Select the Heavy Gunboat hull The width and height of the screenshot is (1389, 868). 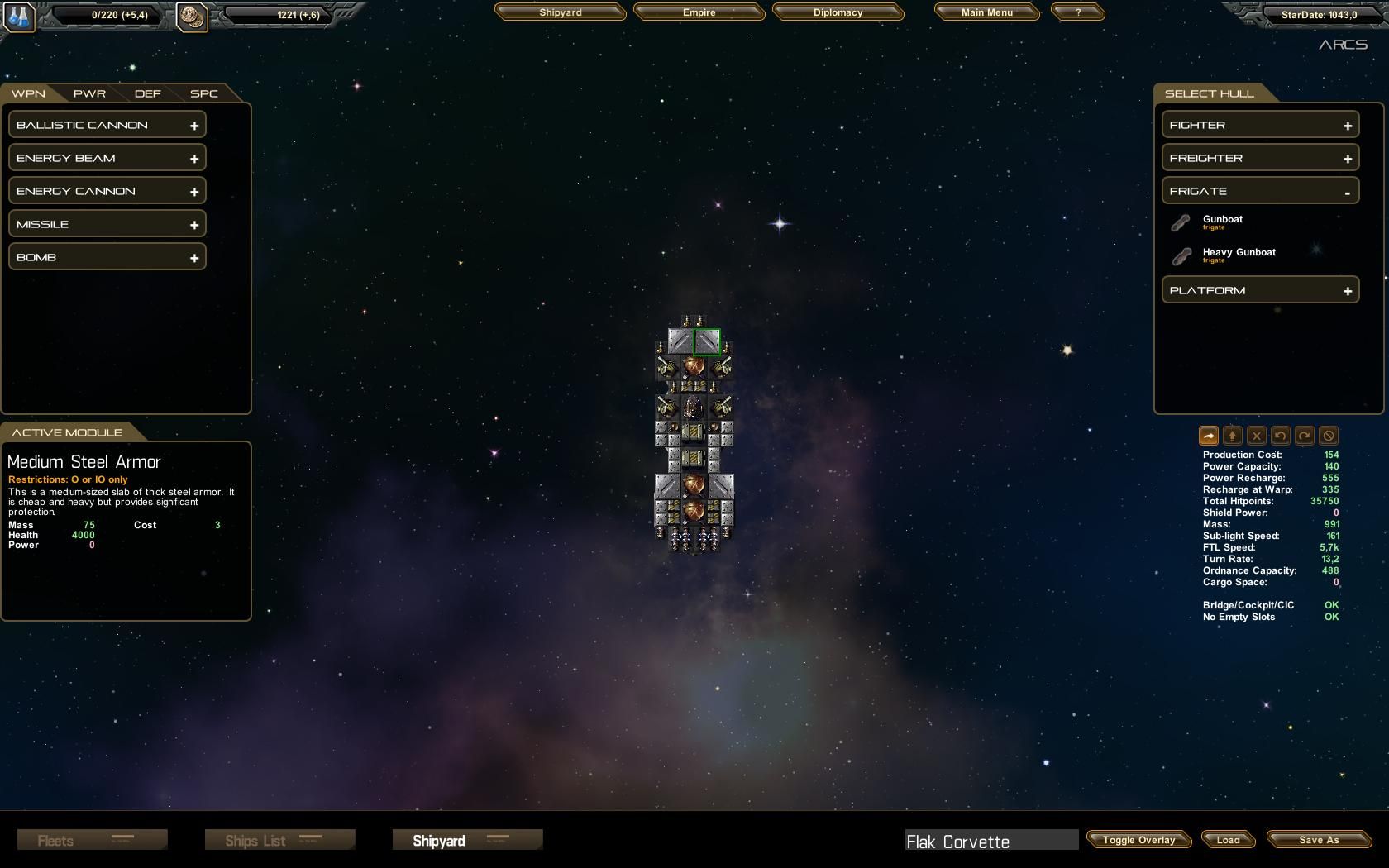pos(1239,253)
